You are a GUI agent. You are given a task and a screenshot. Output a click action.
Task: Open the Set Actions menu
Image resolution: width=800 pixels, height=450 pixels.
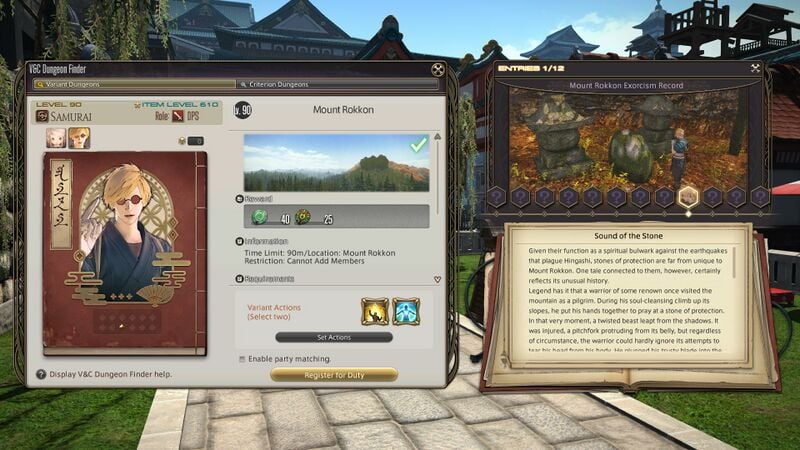tap(334, 337)
